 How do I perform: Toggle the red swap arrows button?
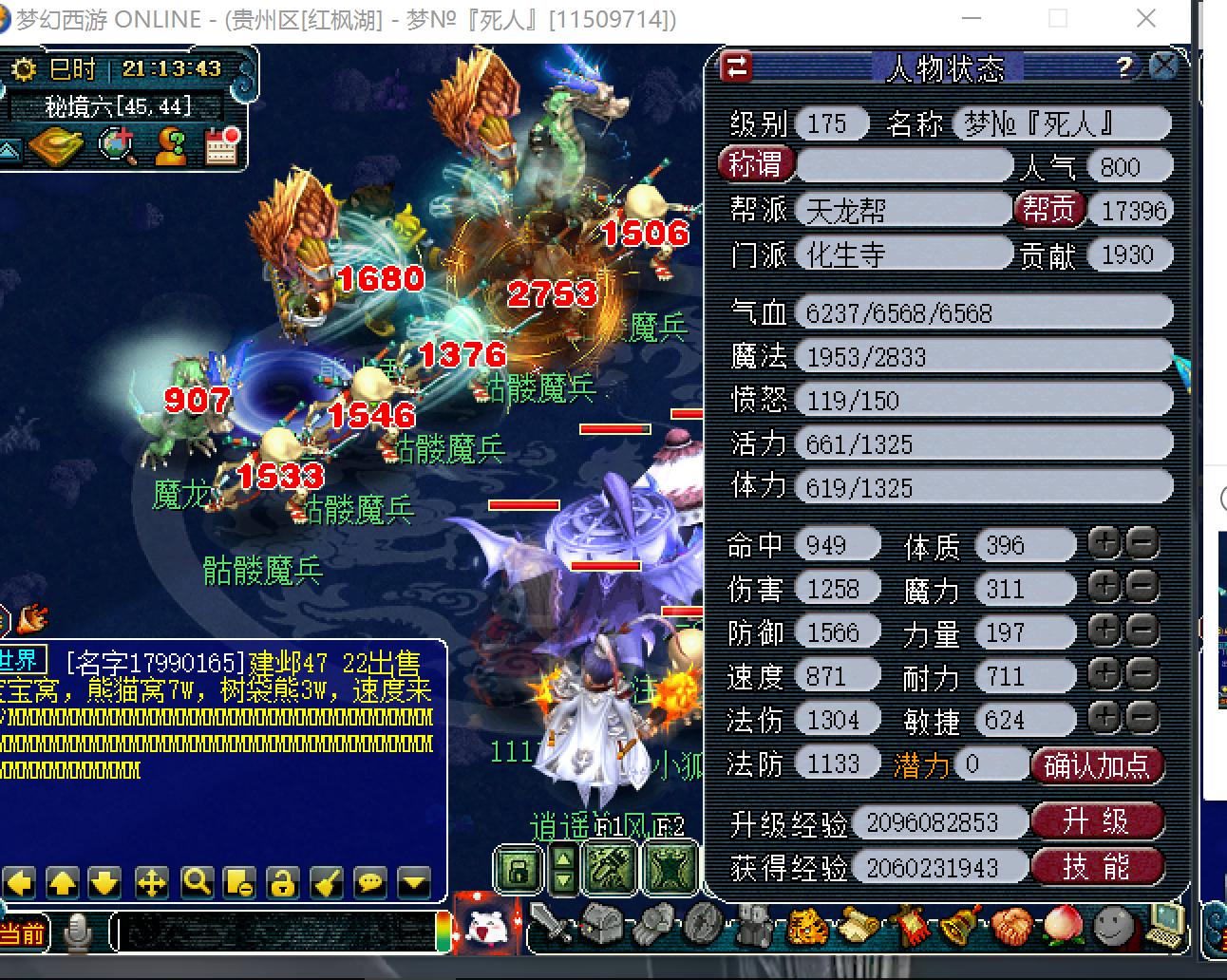[737, 66]
